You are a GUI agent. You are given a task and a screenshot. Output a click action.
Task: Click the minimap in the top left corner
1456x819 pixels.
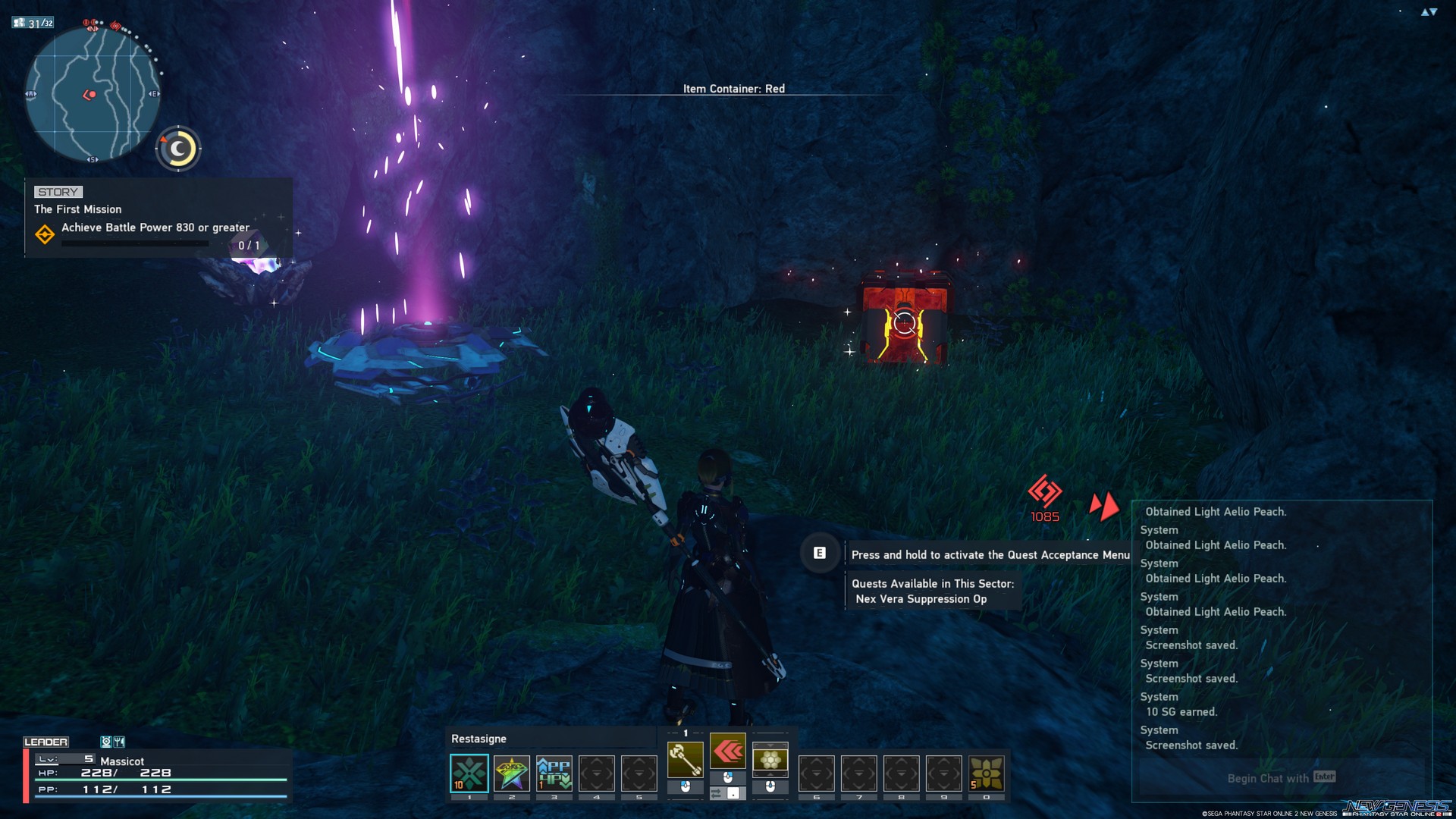(x=91, y=93)
